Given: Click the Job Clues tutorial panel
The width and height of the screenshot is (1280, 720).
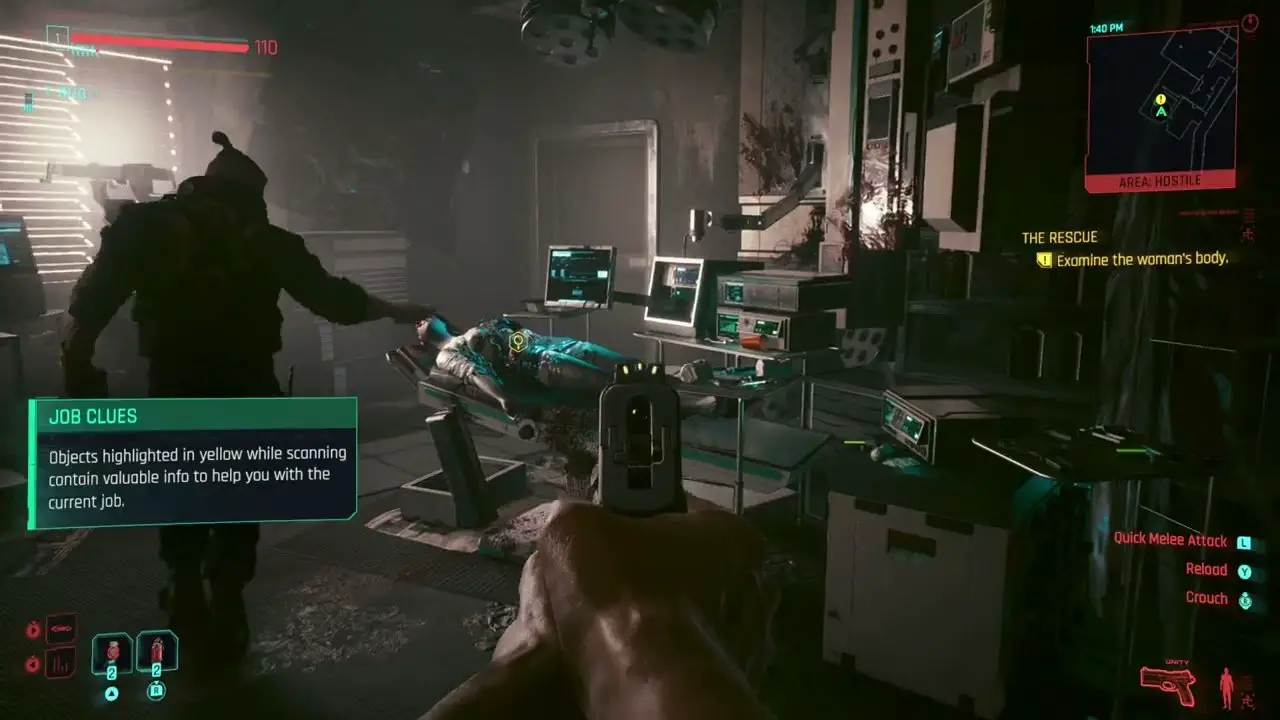Looking at the screenshot, I should (x=193, y=462).
